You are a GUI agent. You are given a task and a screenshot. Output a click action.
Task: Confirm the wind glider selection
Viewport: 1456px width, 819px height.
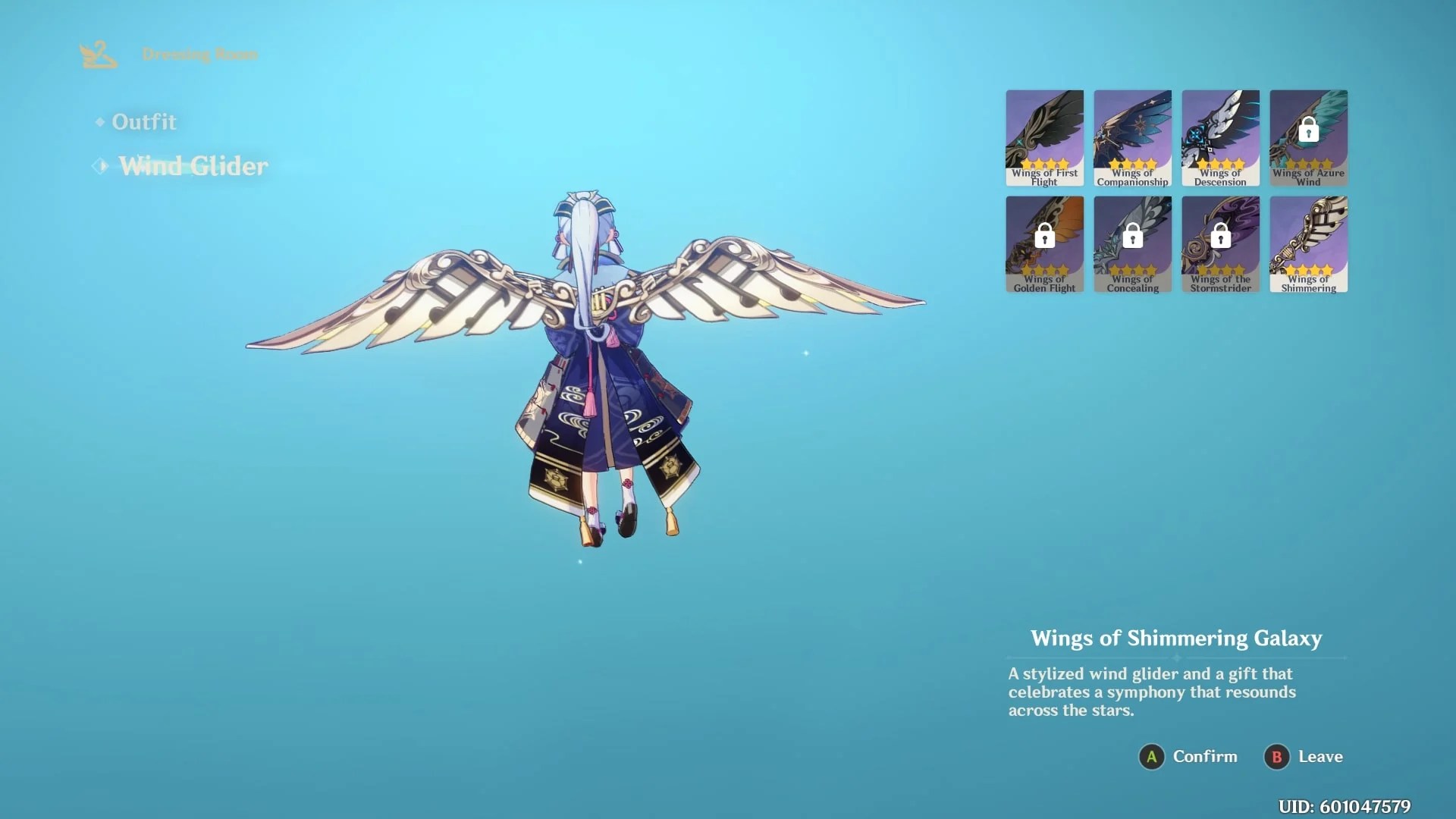[1188, 757]
